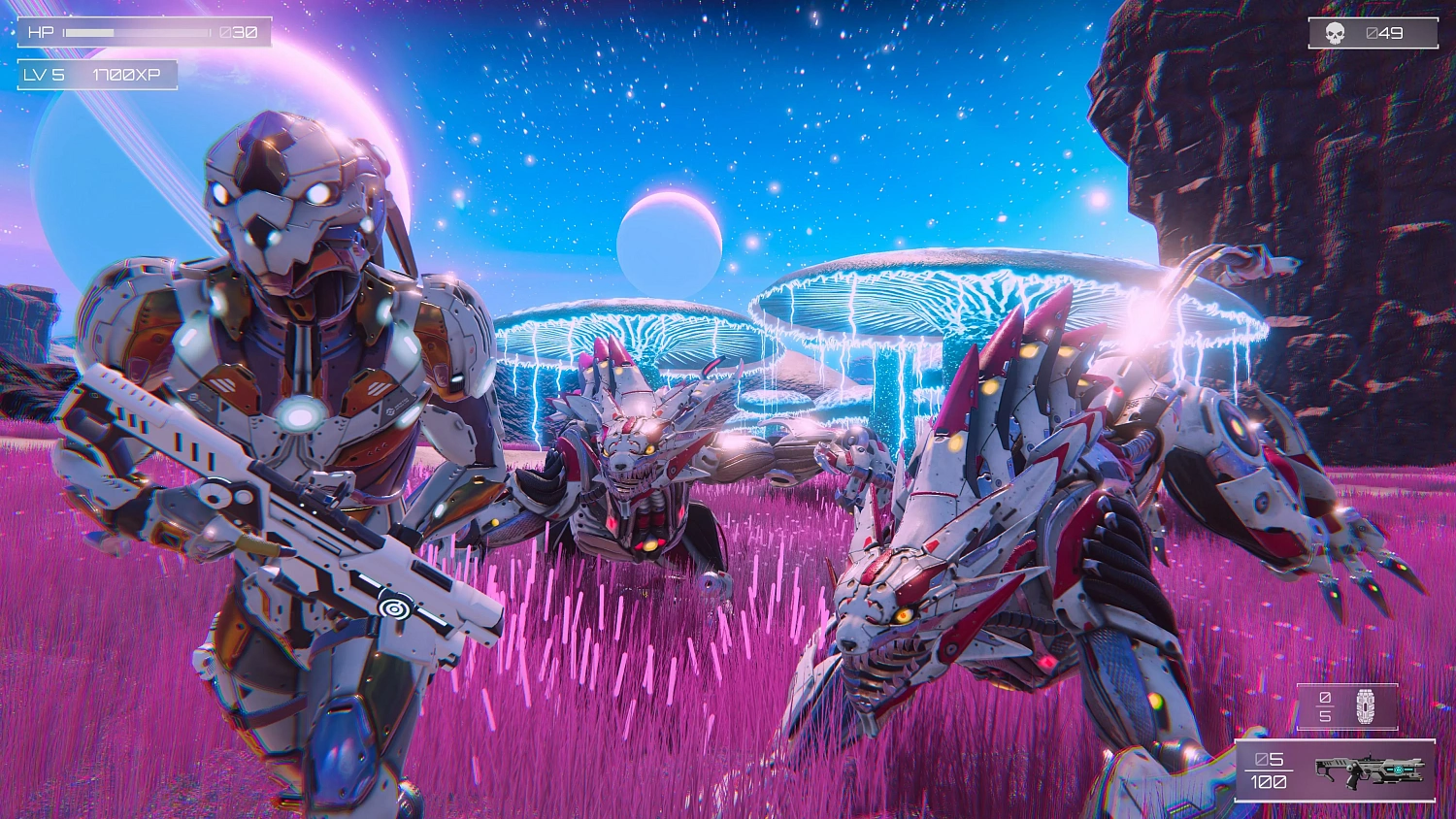Click the kill count value 049

click(x=1386, y=32)
